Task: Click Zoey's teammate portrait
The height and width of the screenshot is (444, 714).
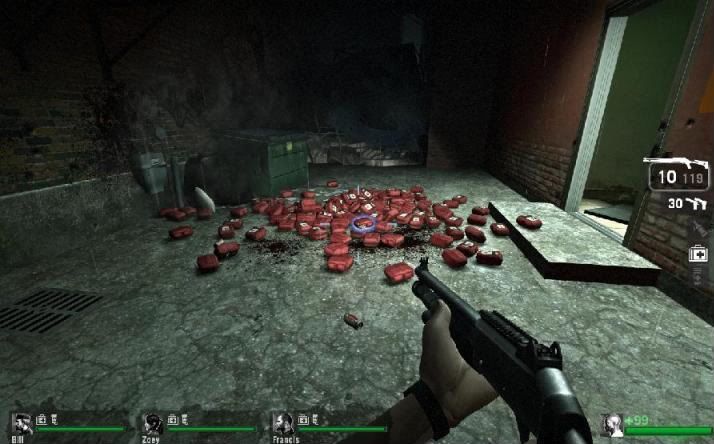Action: click(x=153, y=421)
